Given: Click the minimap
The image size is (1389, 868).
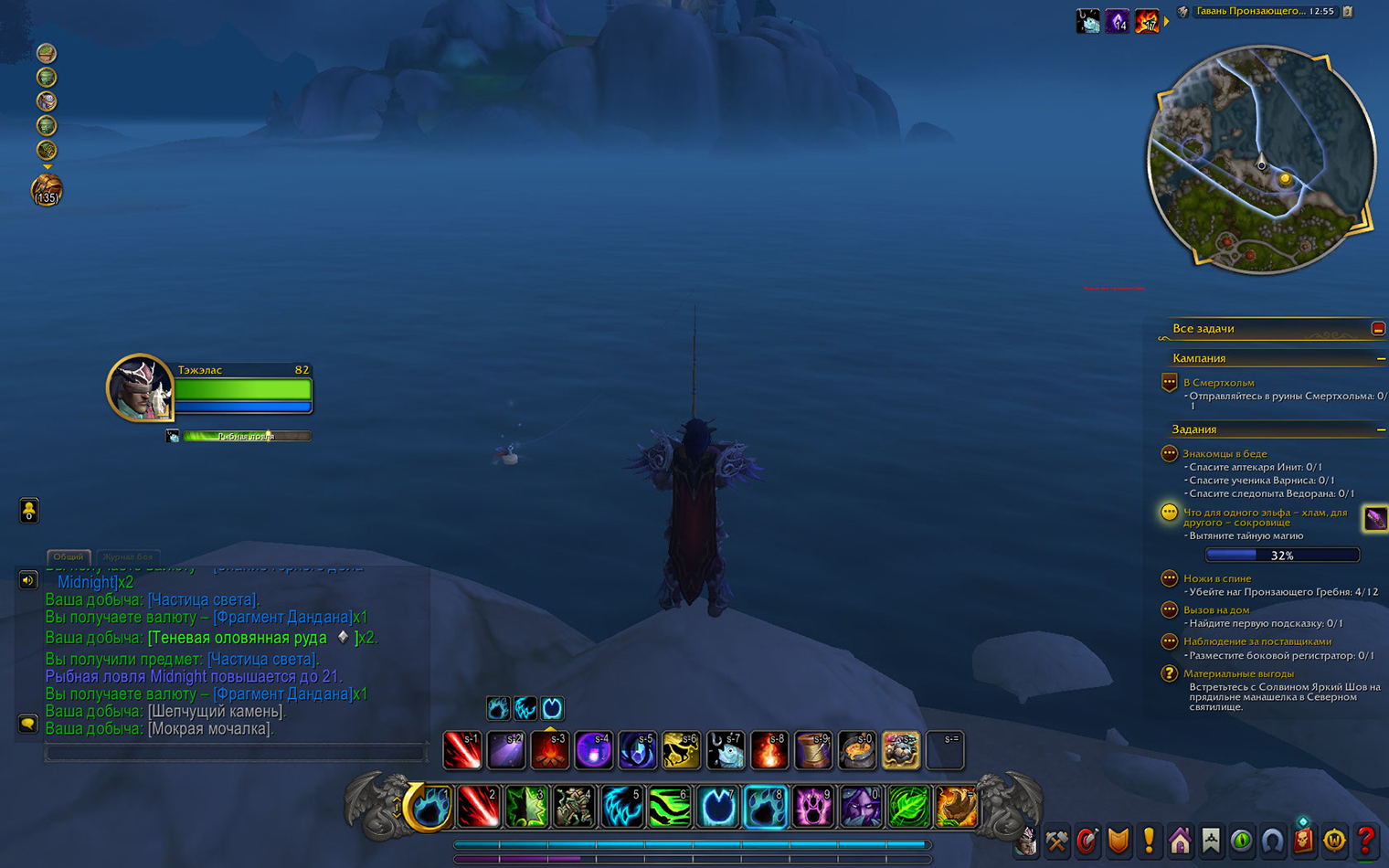Looking at the screenshot, I should tap(1261, 162).
